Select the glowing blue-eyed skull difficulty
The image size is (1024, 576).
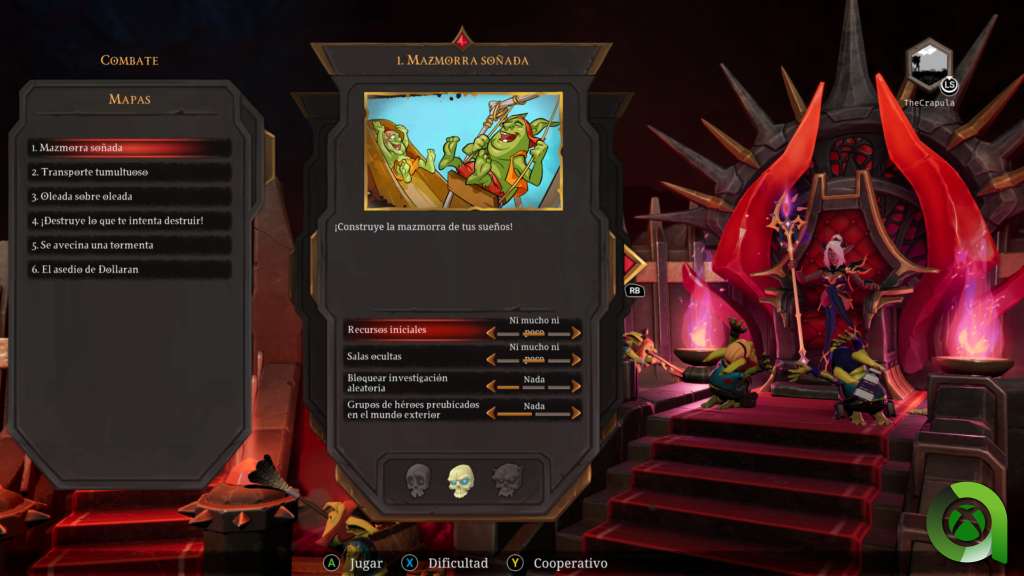point(461,481)
